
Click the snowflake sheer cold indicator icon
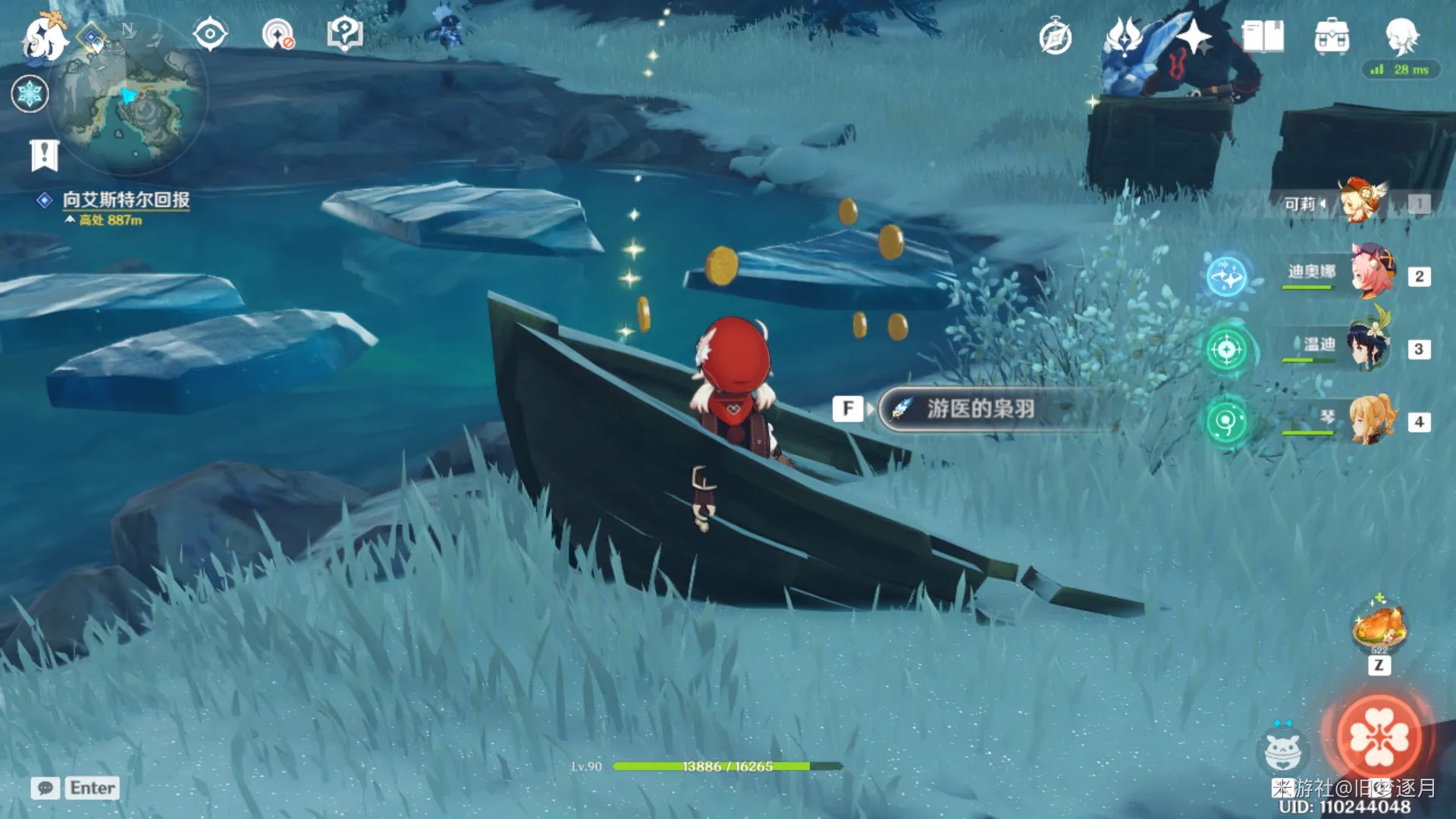30,94
